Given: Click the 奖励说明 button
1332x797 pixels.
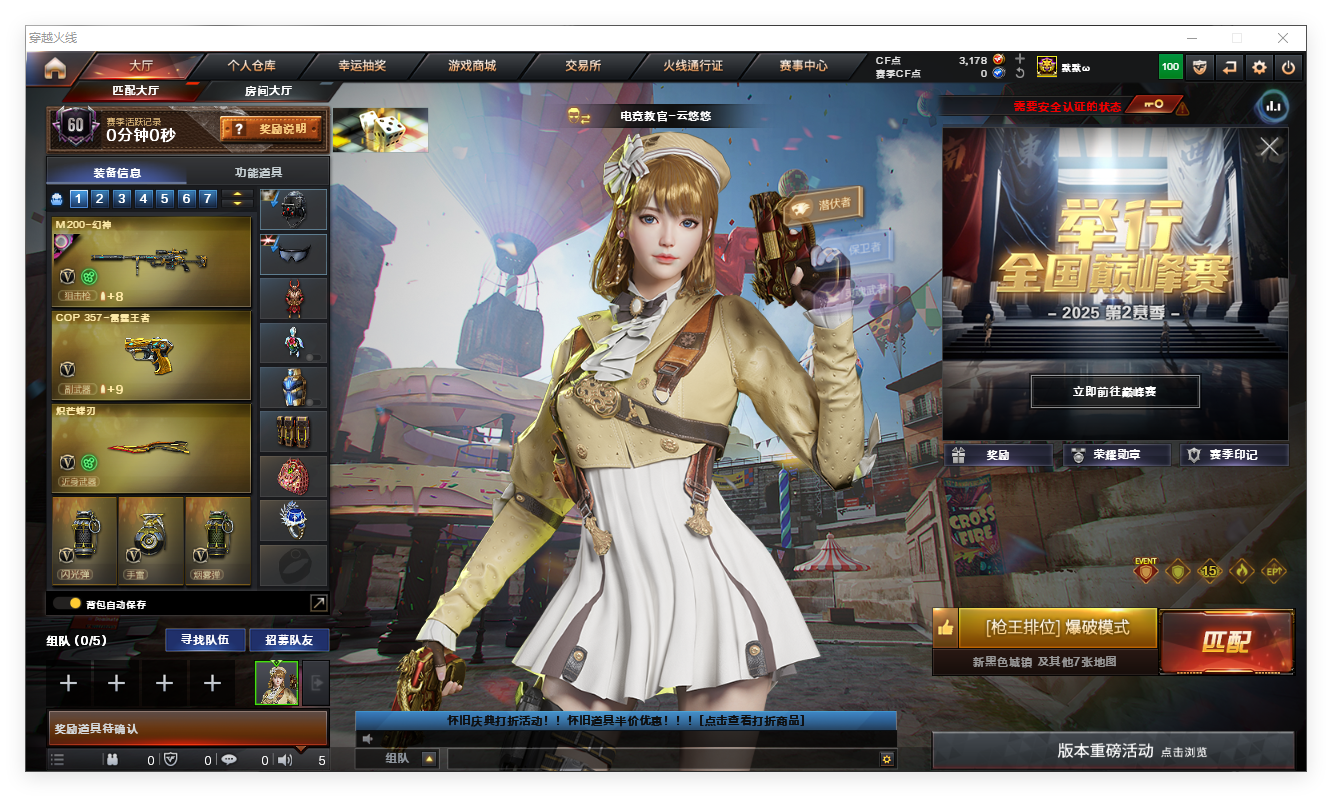Looking at the screenshot, I should [x=272, y=129].
